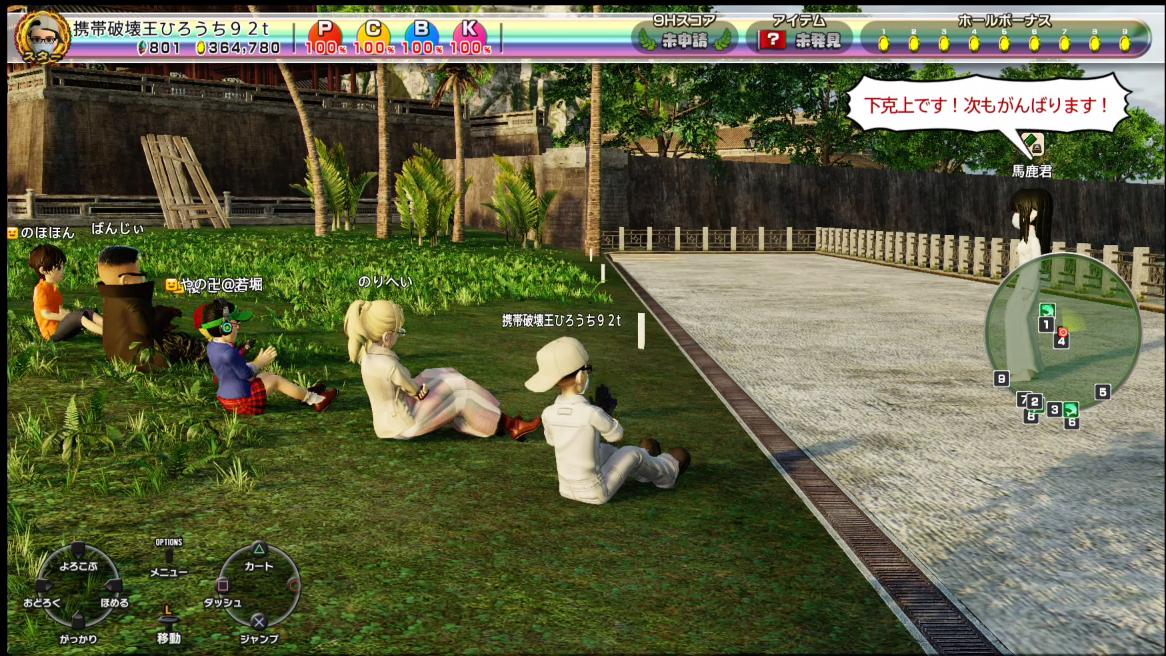Select the hole 5 marker on the minimap

click(x=1102, y=392)
